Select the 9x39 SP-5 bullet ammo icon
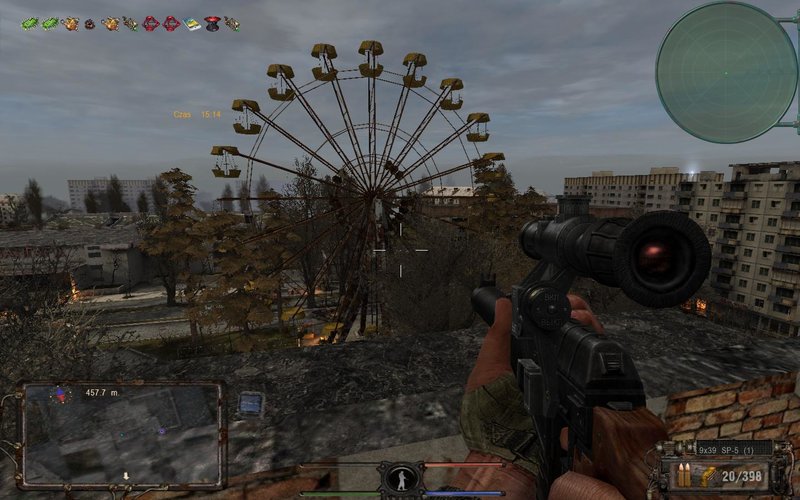 (684, 475)
